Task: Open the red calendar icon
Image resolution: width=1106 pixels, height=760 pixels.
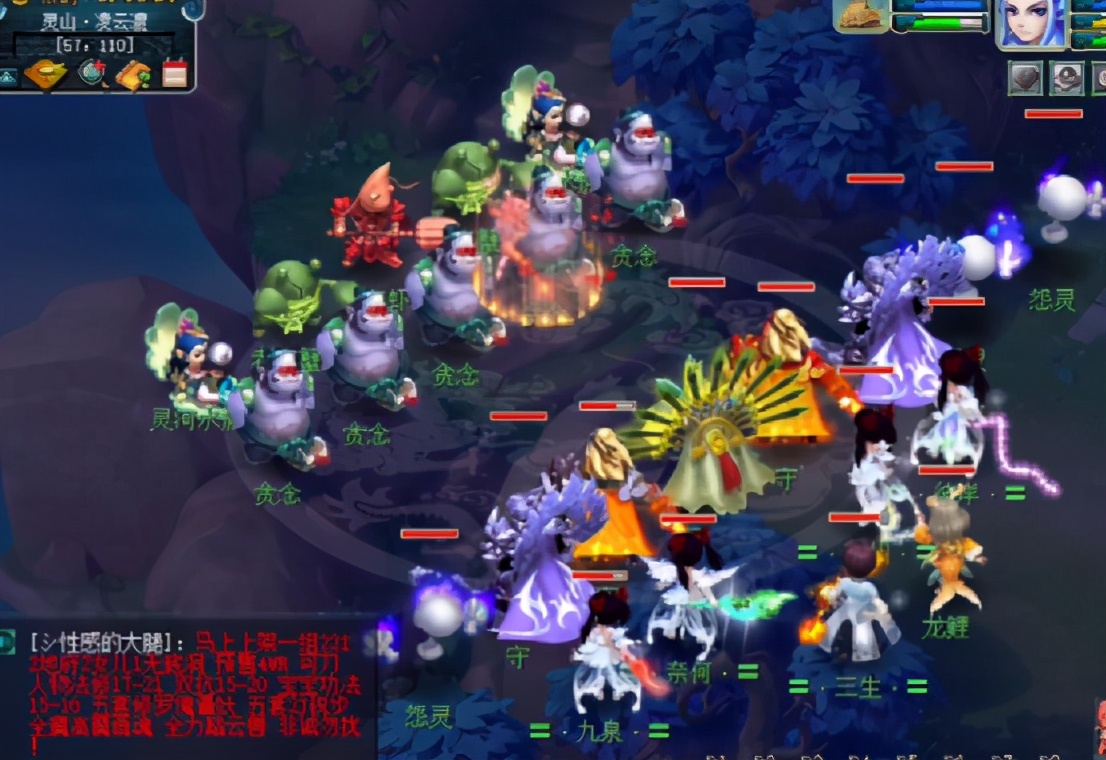Action: tap(175, 73)
